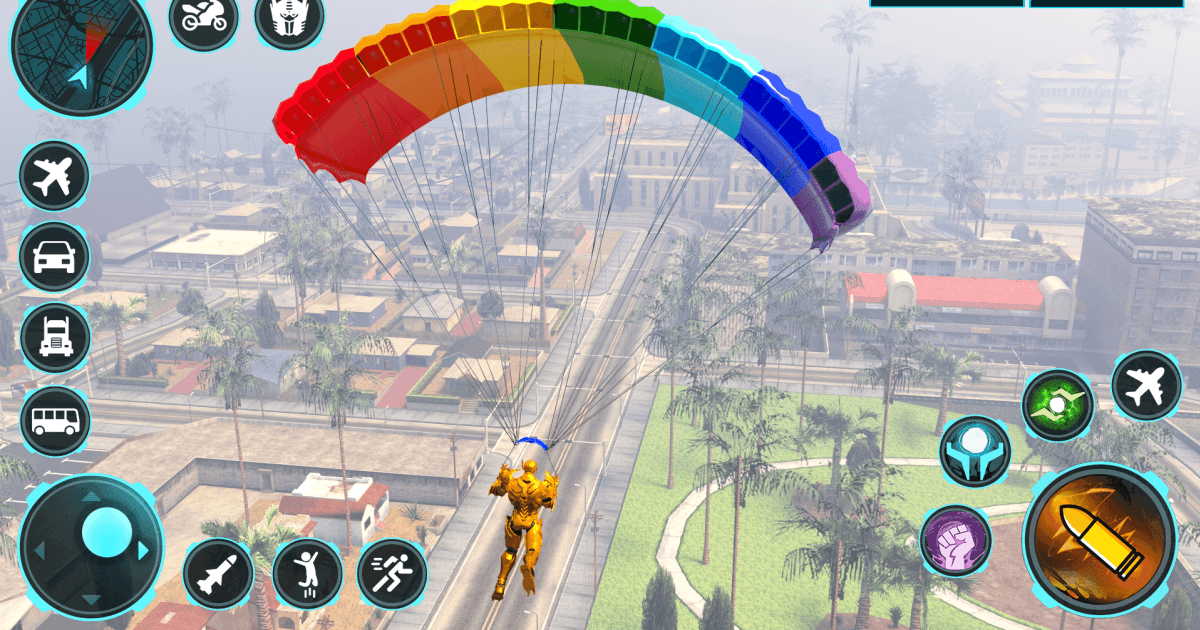This screenshot has height=630, width=1200.
Task: Select the robot head transform icon
Action: pyautogui.click(x=289, y=17)
